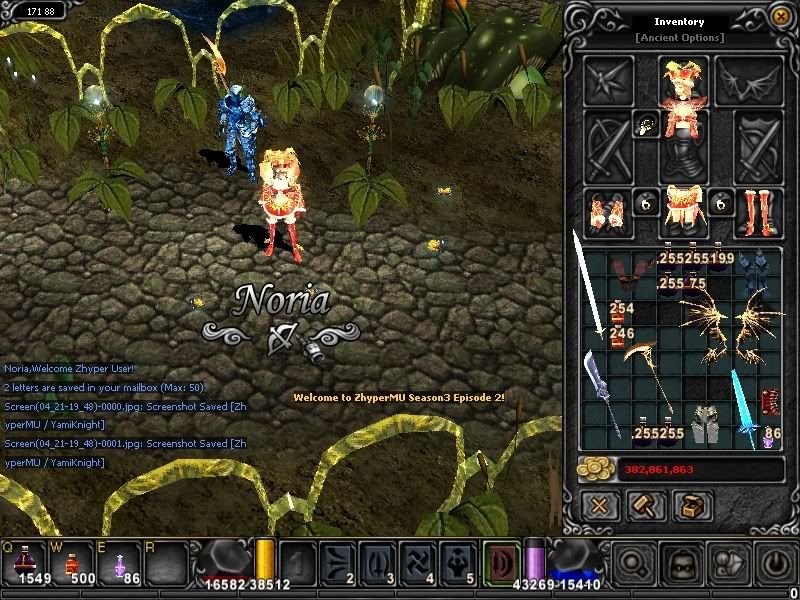Open the chest personal store button
800x600 pixels.
692,505
